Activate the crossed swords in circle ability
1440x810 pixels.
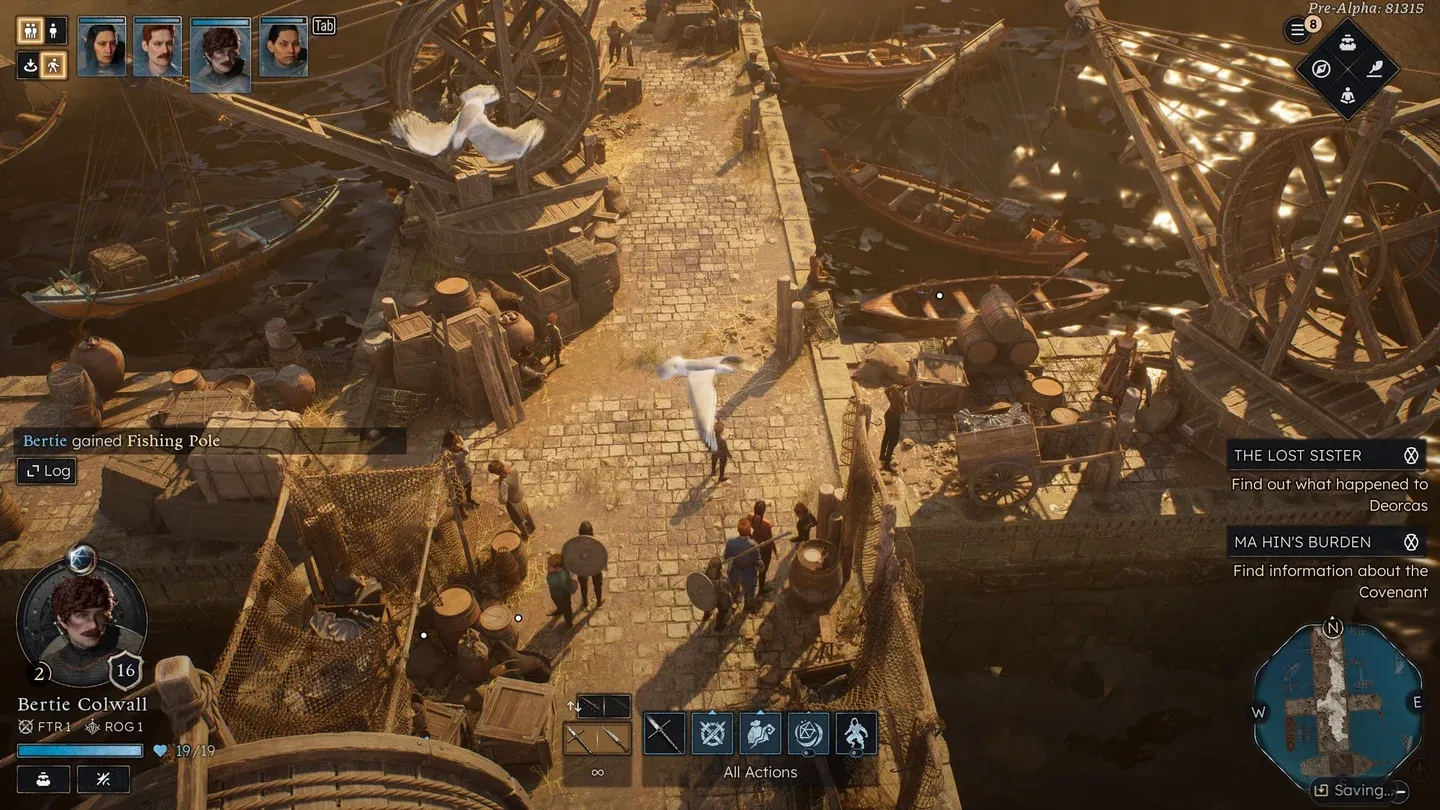(x=712, y=734)
